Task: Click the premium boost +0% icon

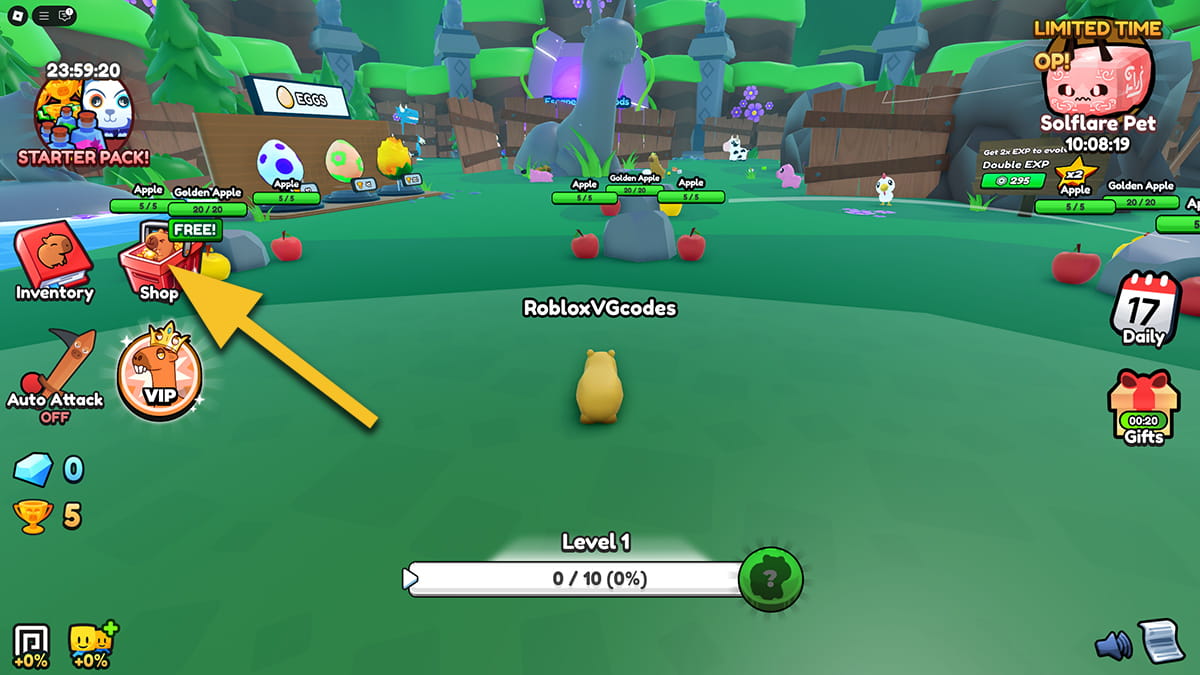Action: tap(30, 645)
